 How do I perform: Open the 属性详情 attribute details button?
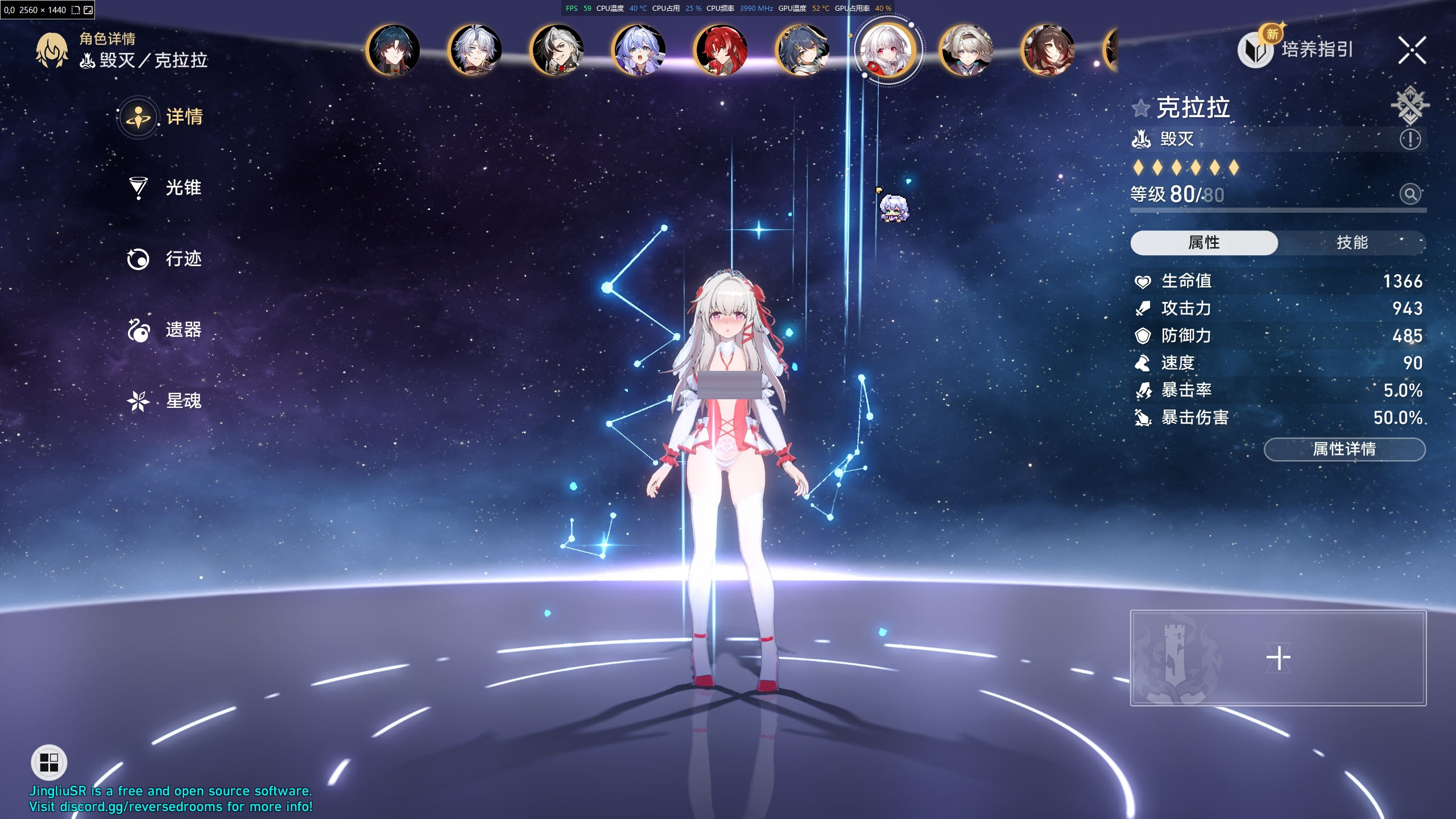[x=1344, y=449]
